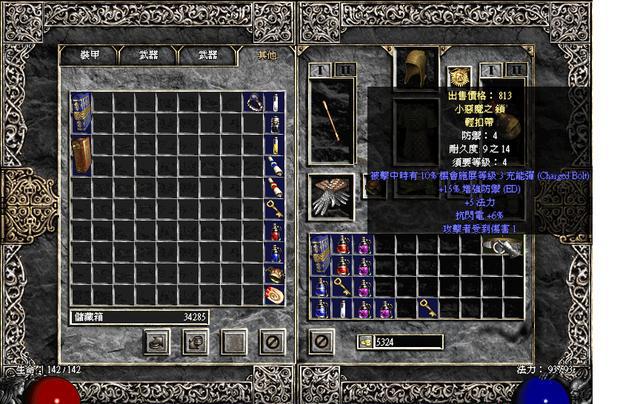This screenshot has width=640, height=404.
Task: Open the 其他 miscellaneous tab
Action: (265, 56)
